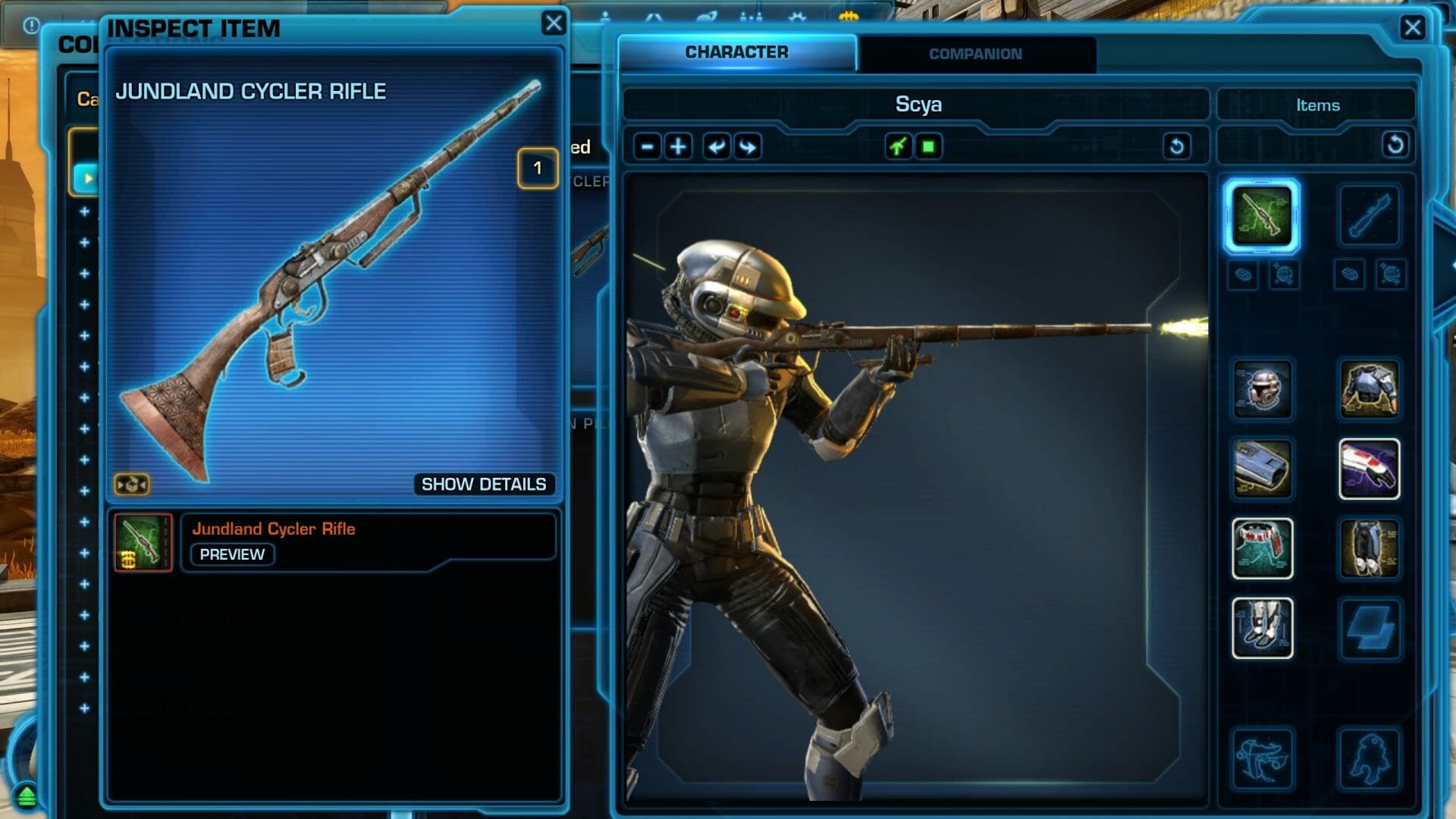Select the Character tab

click(736, 52)
